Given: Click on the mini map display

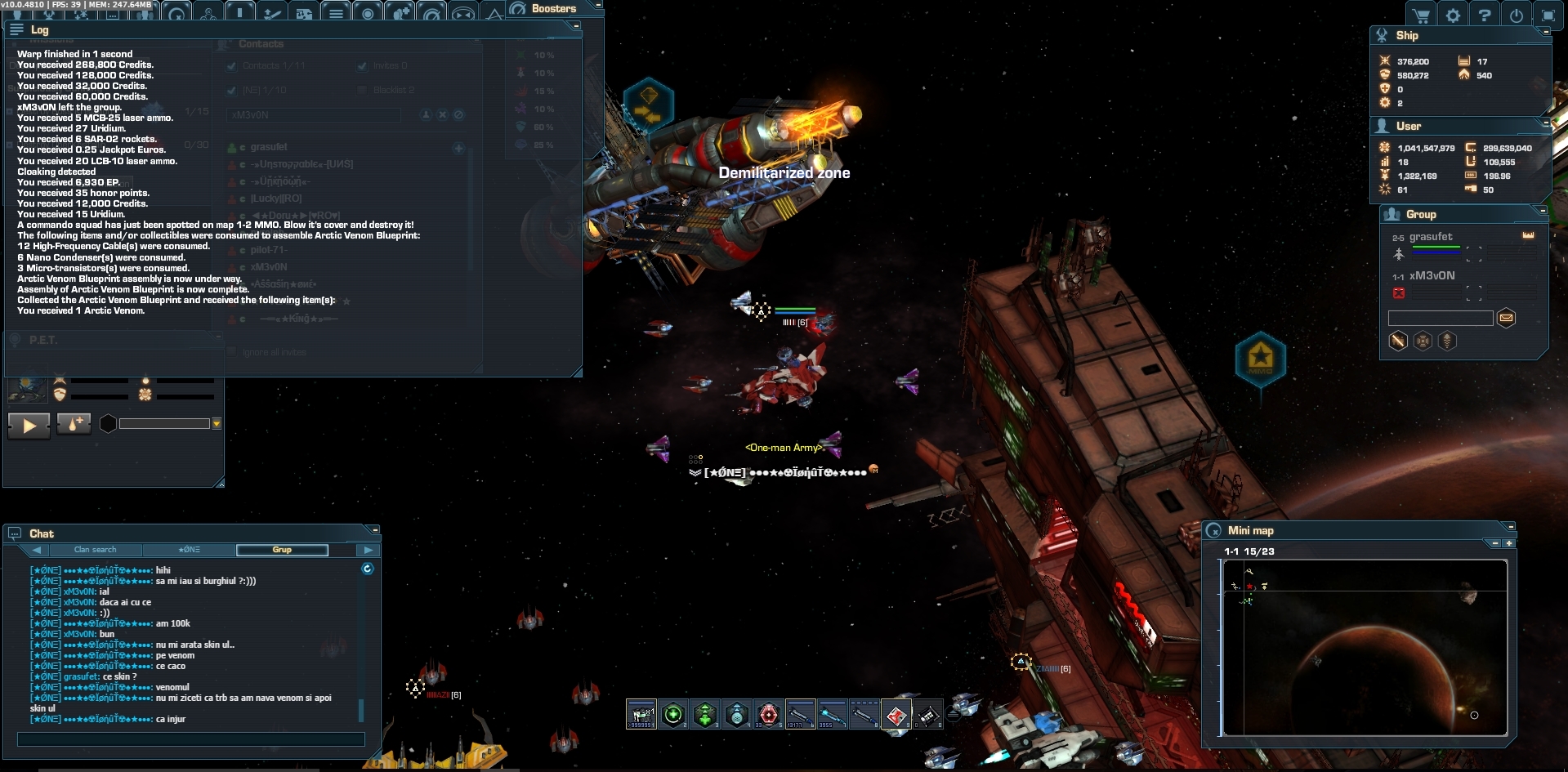Looking at the screenshot, I should click(x=1364, y=647).
